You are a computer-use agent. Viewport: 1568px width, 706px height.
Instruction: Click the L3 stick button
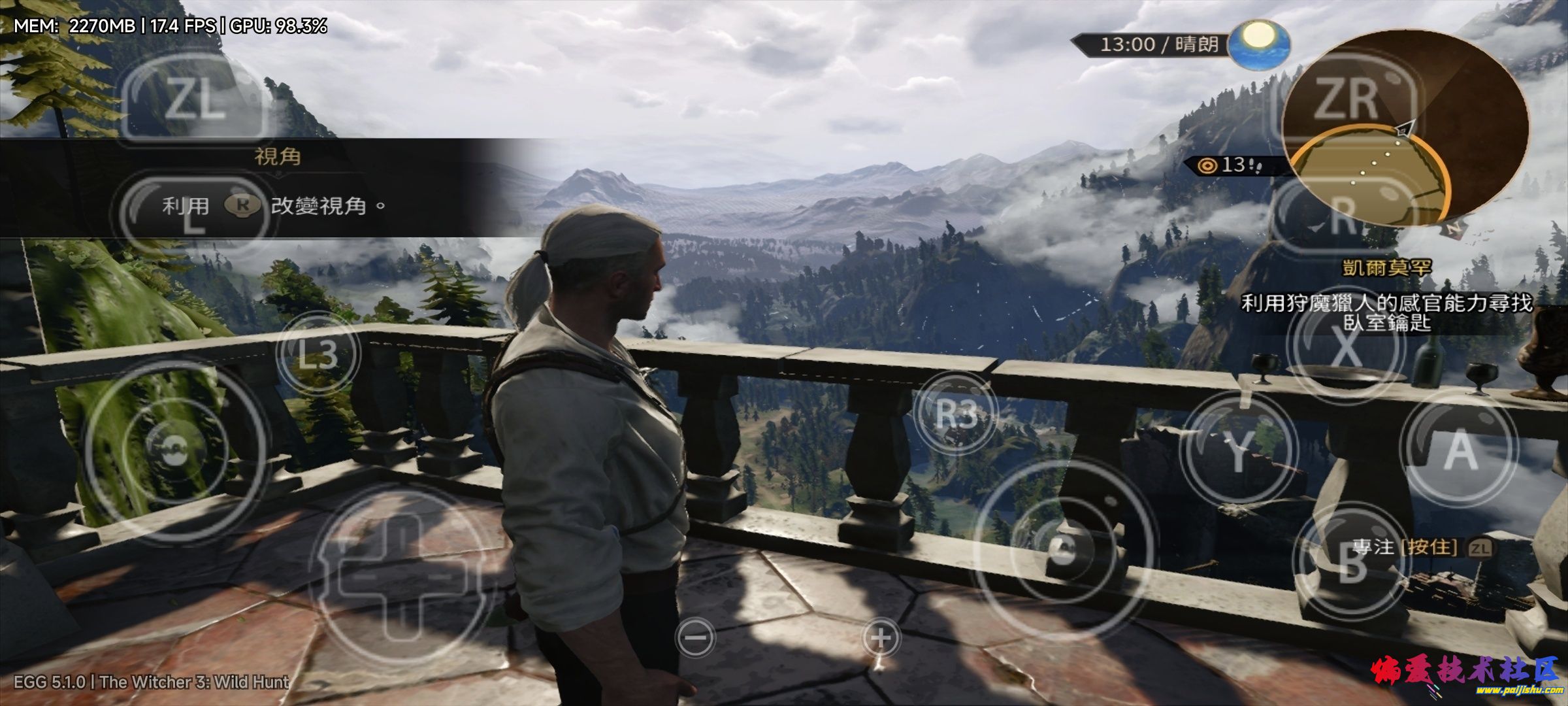point(318,354)
